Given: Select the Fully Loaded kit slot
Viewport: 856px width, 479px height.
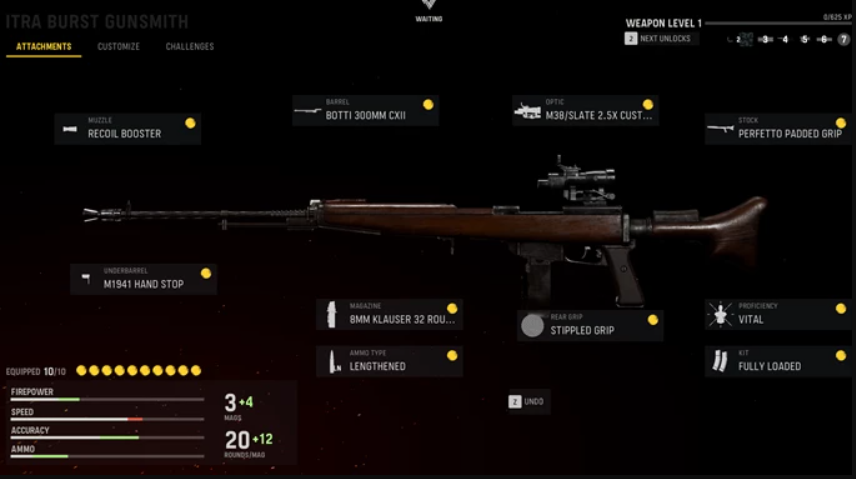Looking at the screenshot, I should (x=778, y=362).
